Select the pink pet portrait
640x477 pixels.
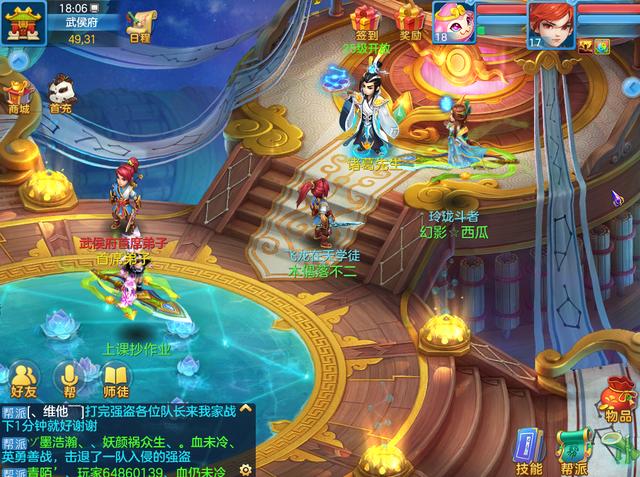point(451,22)
